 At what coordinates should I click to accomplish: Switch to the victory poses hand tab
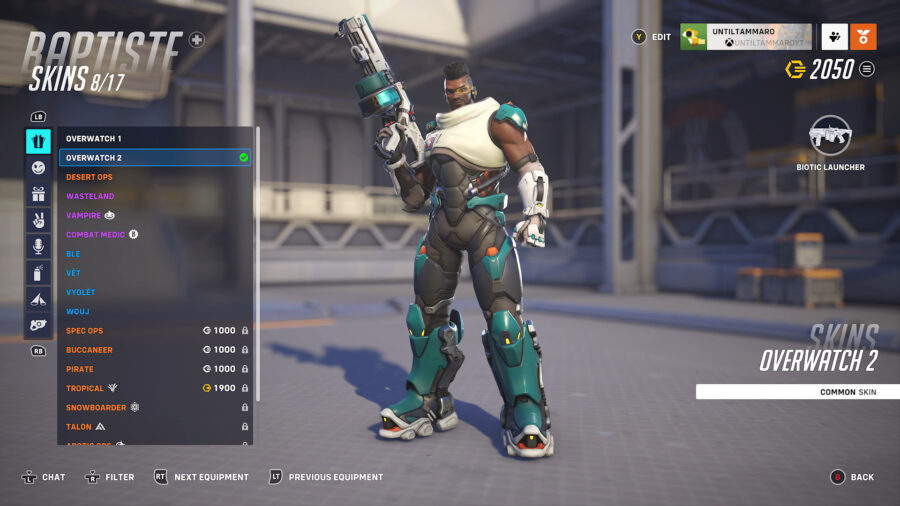click(x=38, y=220)
